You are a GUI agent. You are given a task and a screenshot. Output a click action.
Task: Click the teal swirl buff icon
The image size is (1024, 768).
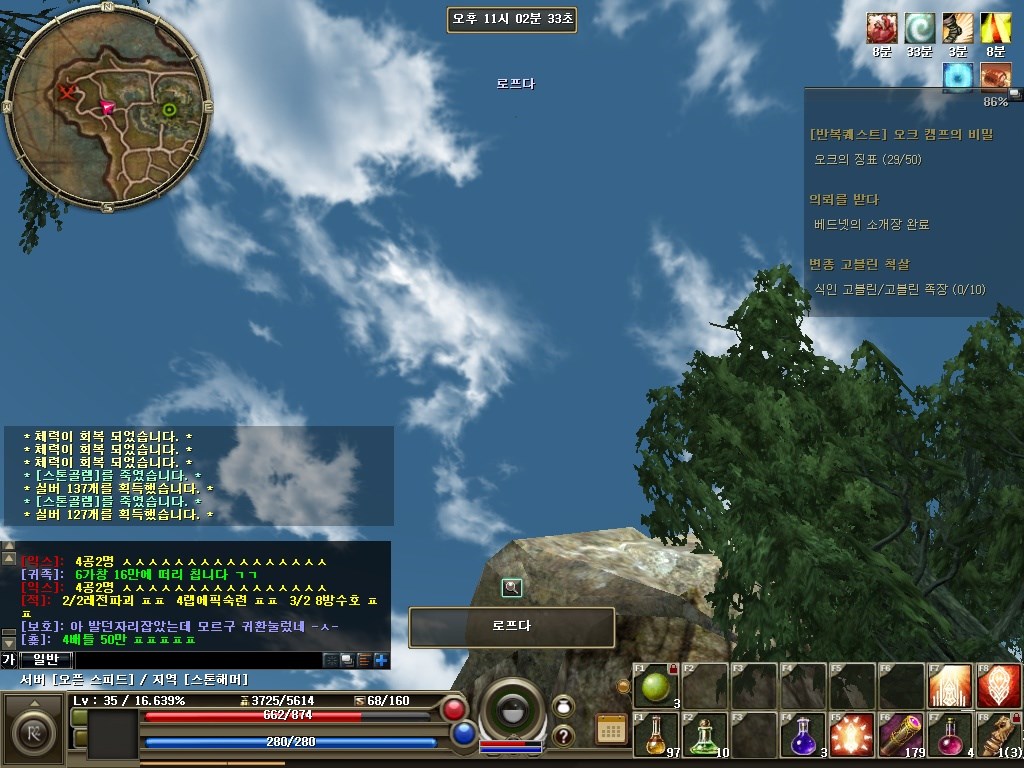coord(919,28)
